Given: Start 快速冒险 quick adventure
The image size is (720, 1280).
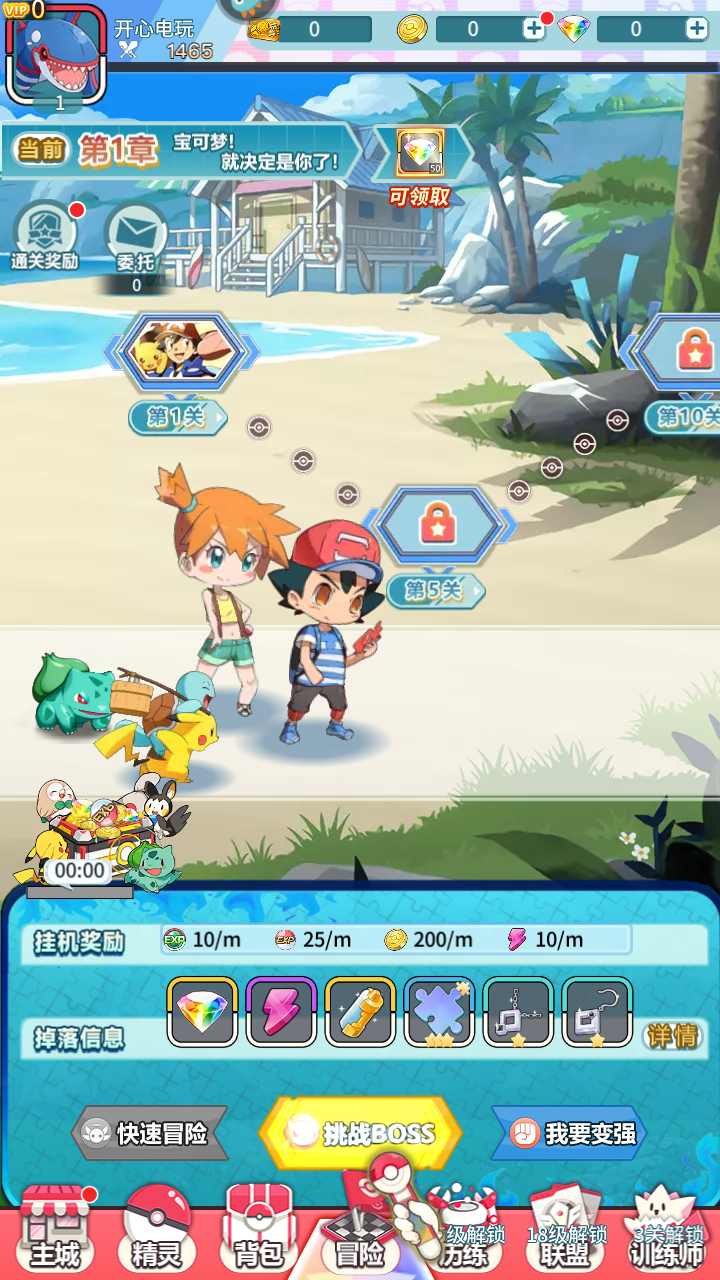Looking at the screenshot, I should coord(152,1133).
